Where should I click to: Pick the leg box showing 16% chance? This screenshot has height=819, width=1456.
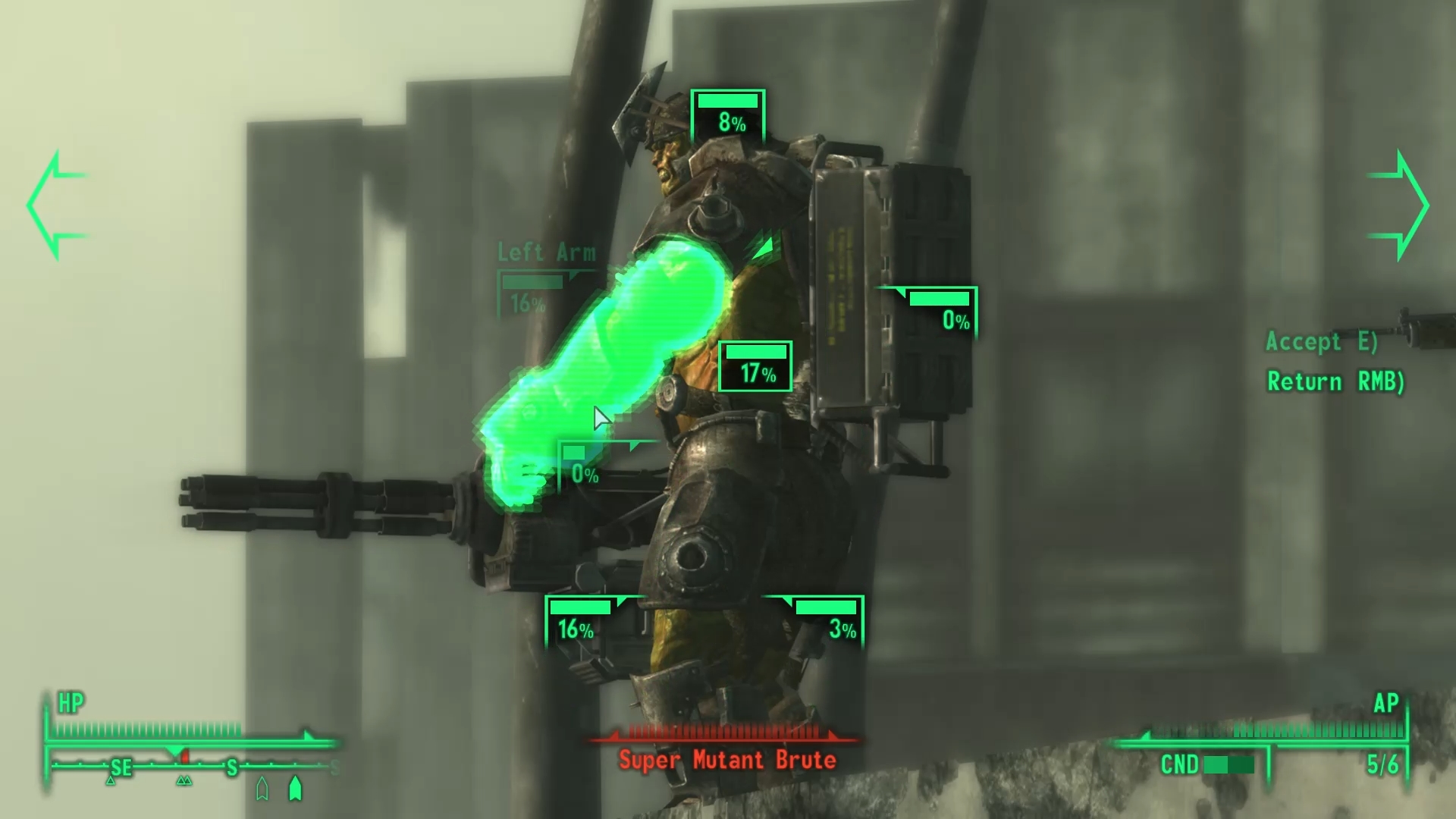[581, 620]
